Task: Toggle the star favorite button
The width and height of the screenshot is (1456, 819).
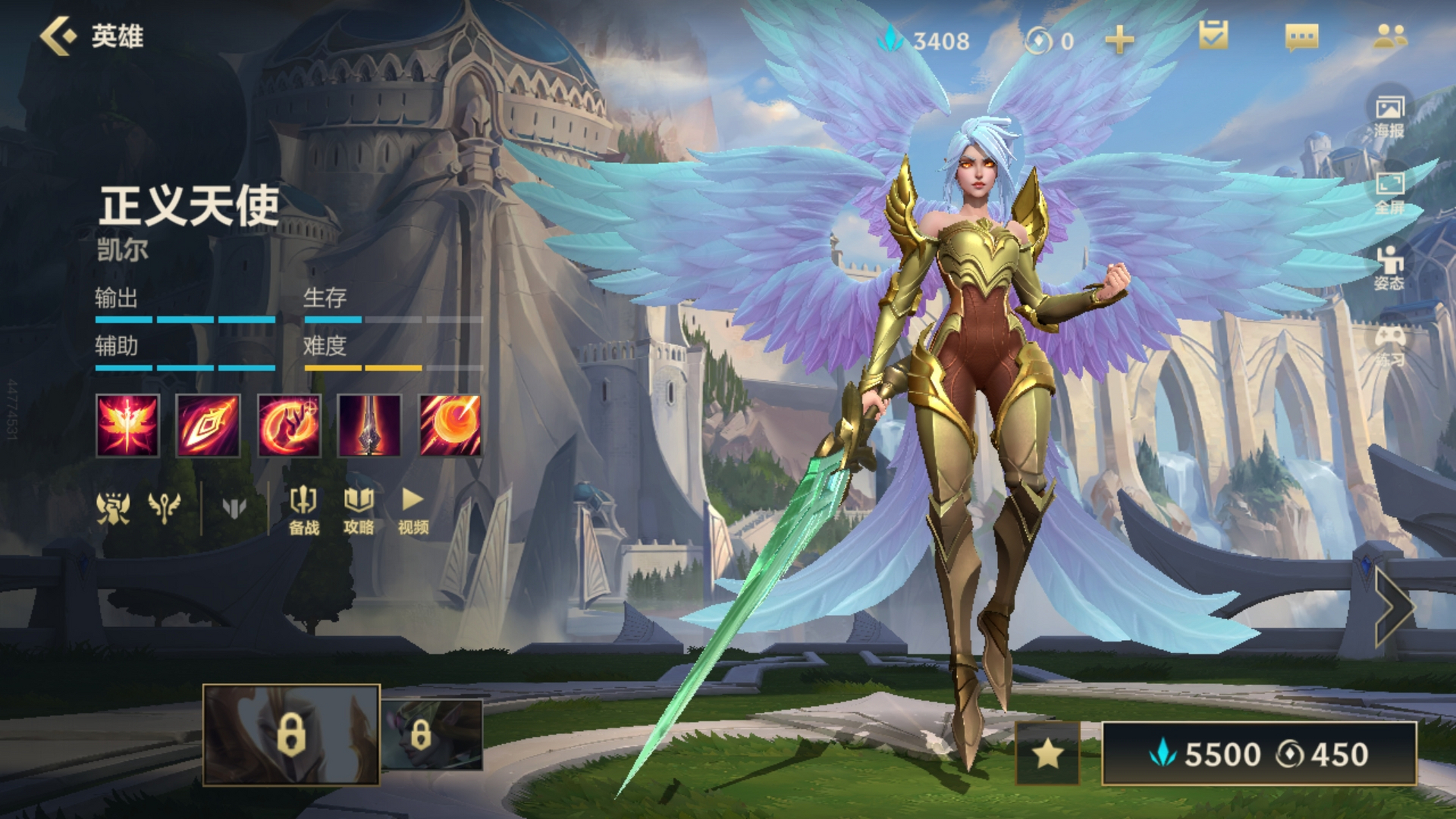Action: tap(1047, 754)
